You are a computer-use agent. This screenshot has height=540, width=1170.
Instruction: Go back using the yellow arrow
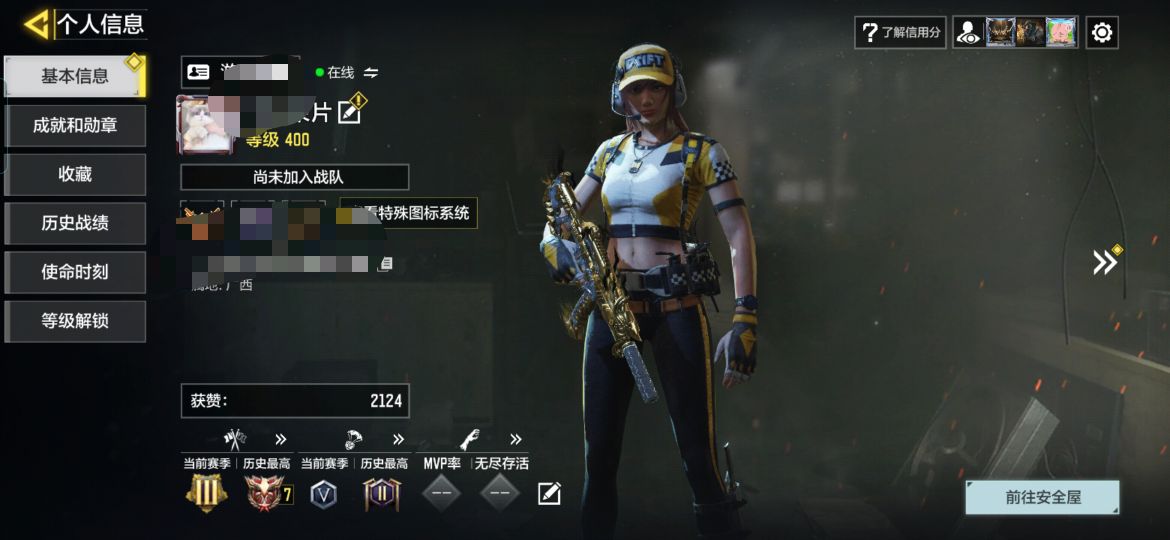tap(36, 24)
